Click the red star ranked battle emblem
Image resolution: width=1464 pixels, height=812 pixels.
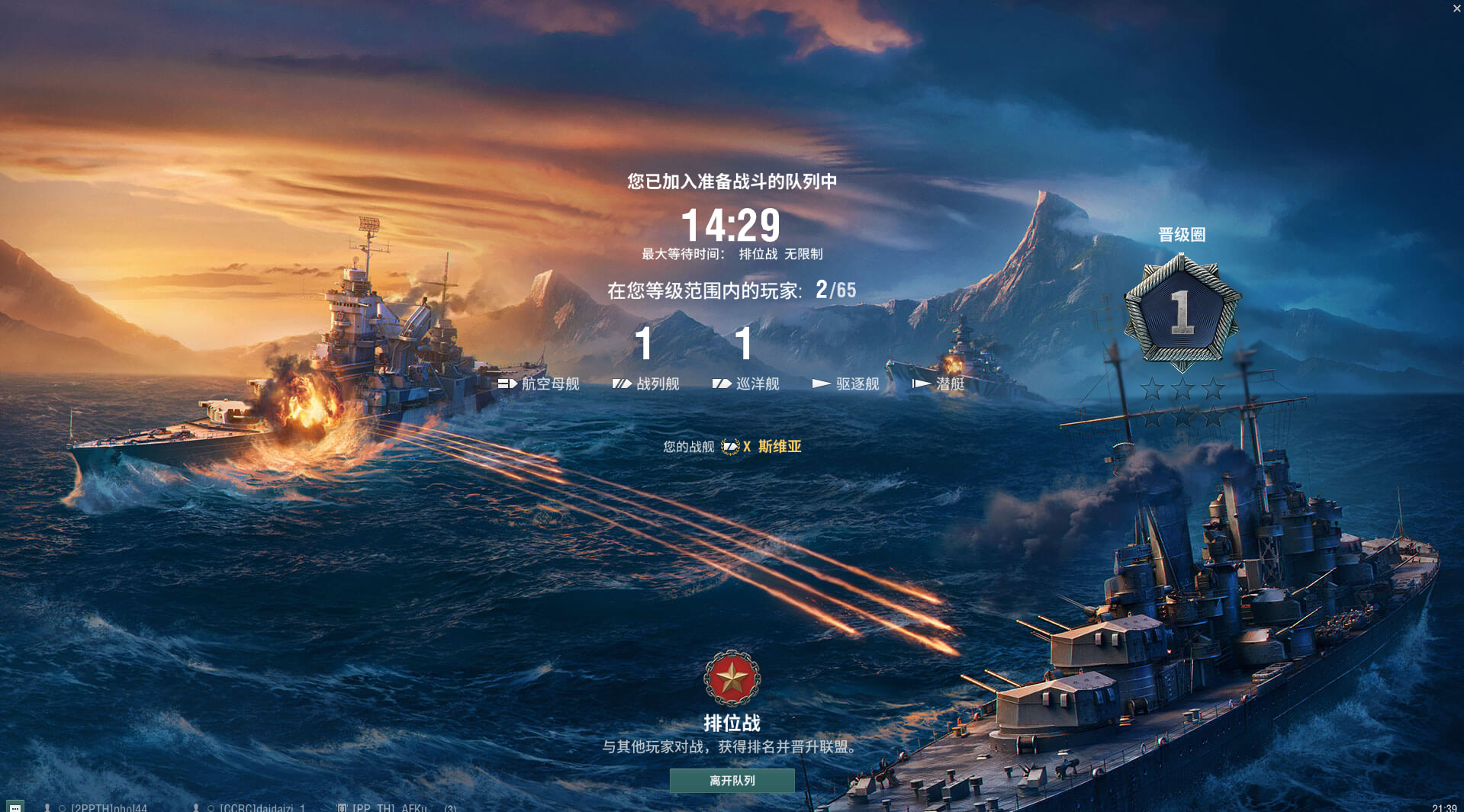point(732,678)
